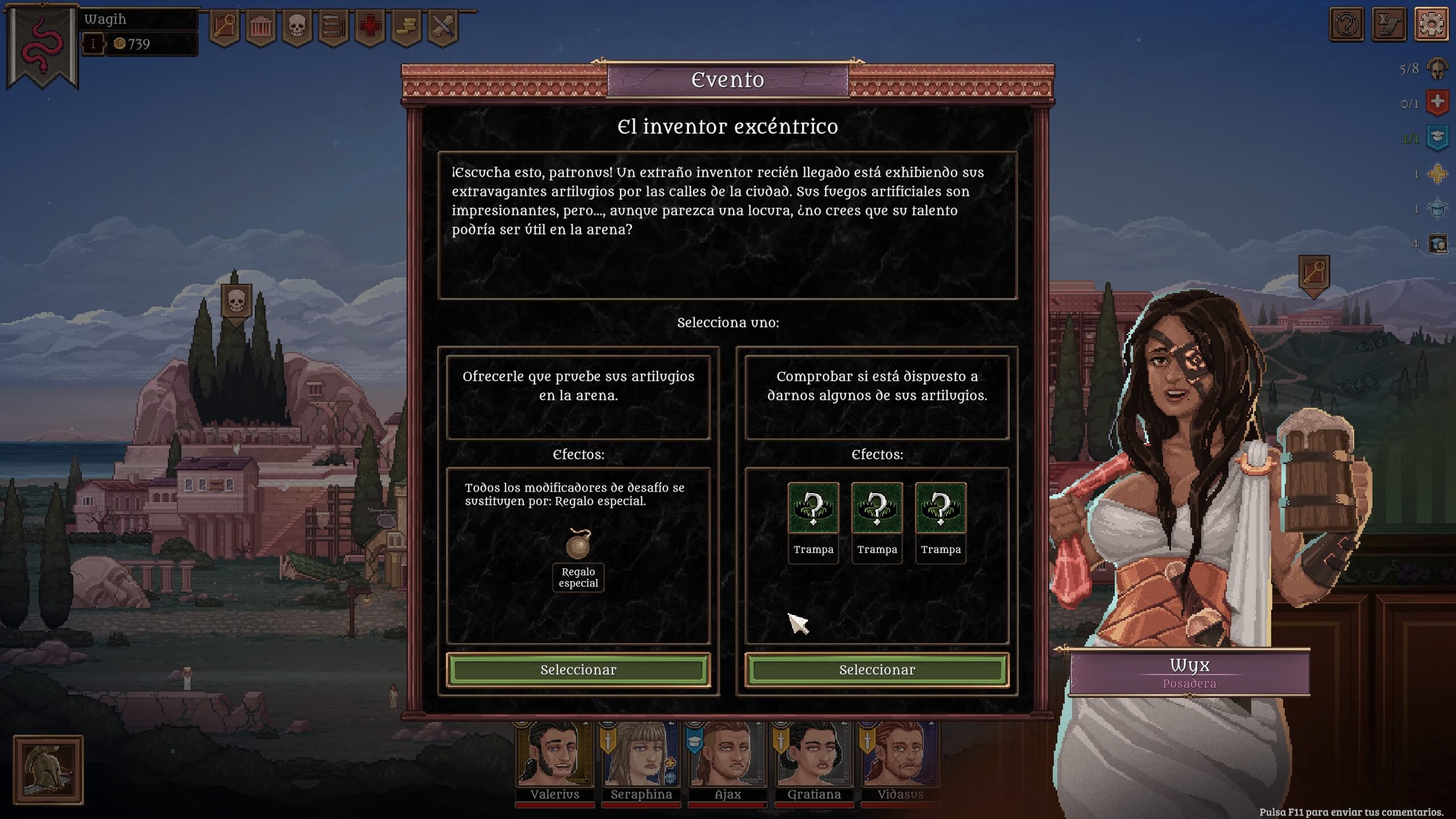Open the red cross infirmary banner
The height and width of the screenshot is (819, 1456).
coord(370,27)
